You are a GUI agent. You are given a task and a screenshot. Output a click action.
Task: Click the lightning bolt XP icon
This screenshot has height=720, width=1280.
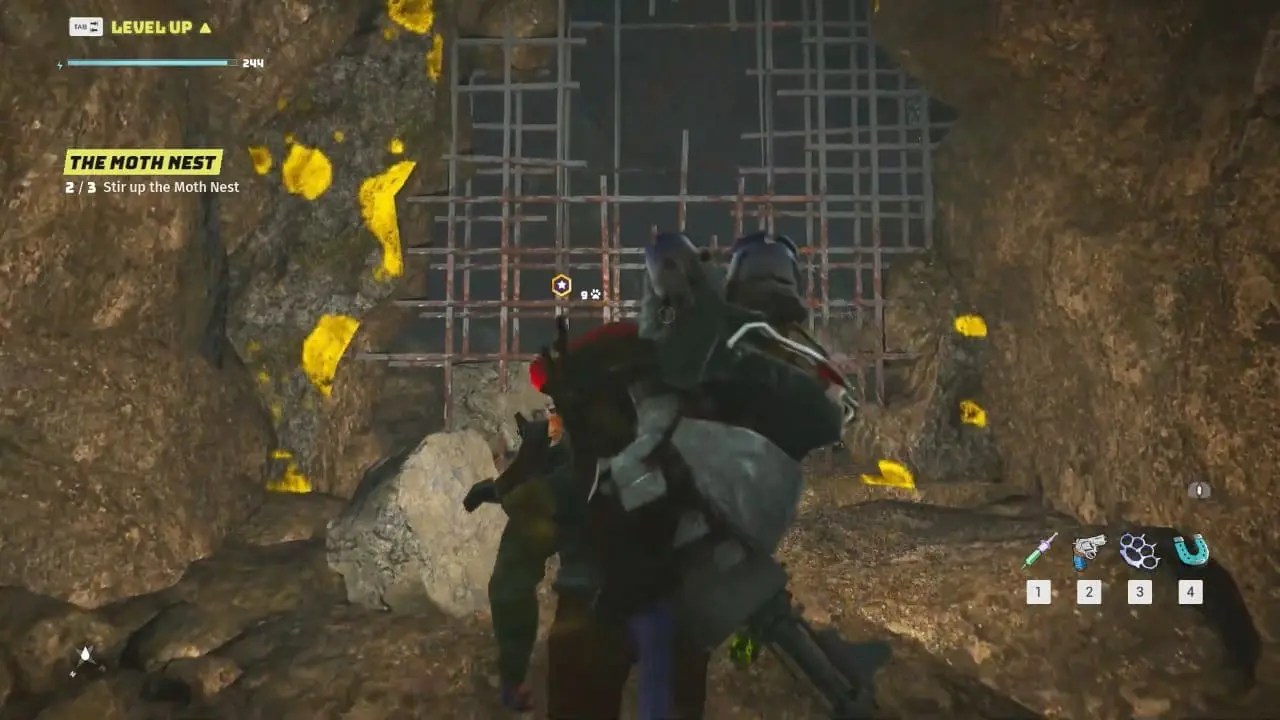tap(59, 64)
